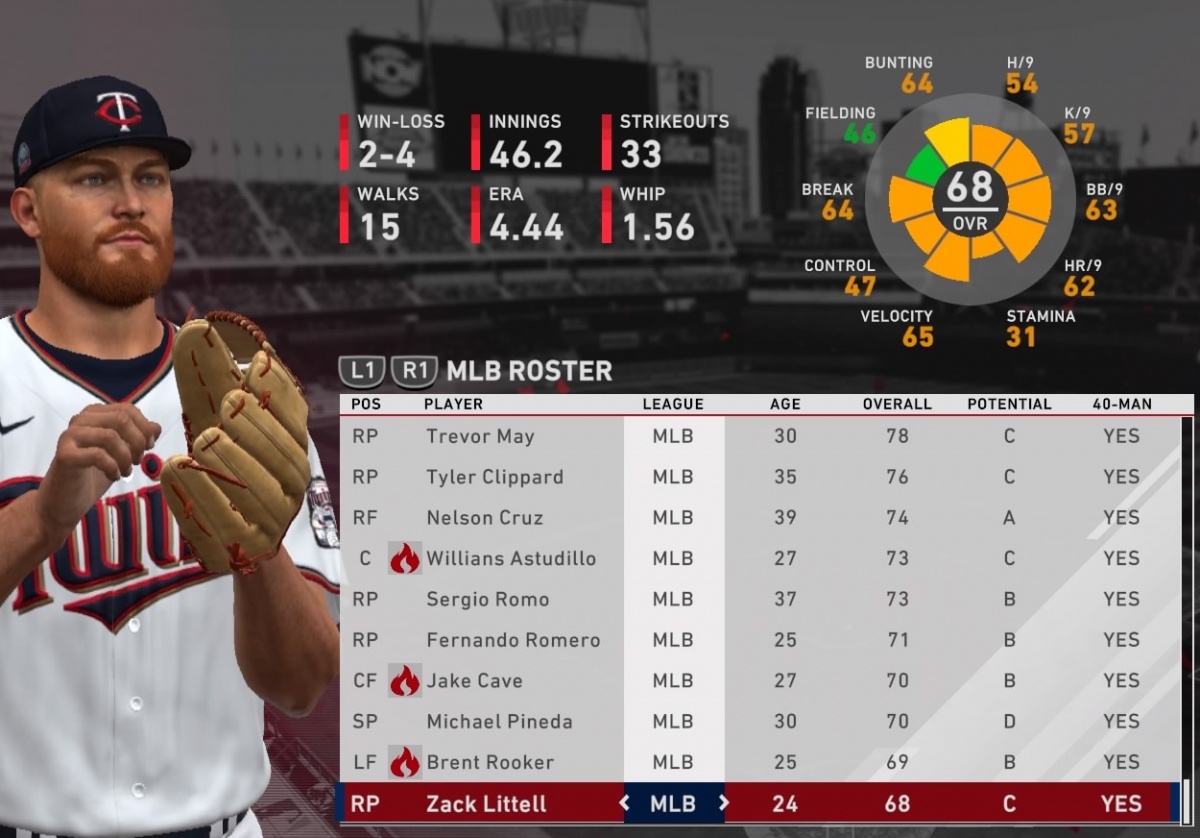The height and width of the screenshot is (838, 1200).
Task: Choose Fernando Romero from the list
Action: click(513, 640)
